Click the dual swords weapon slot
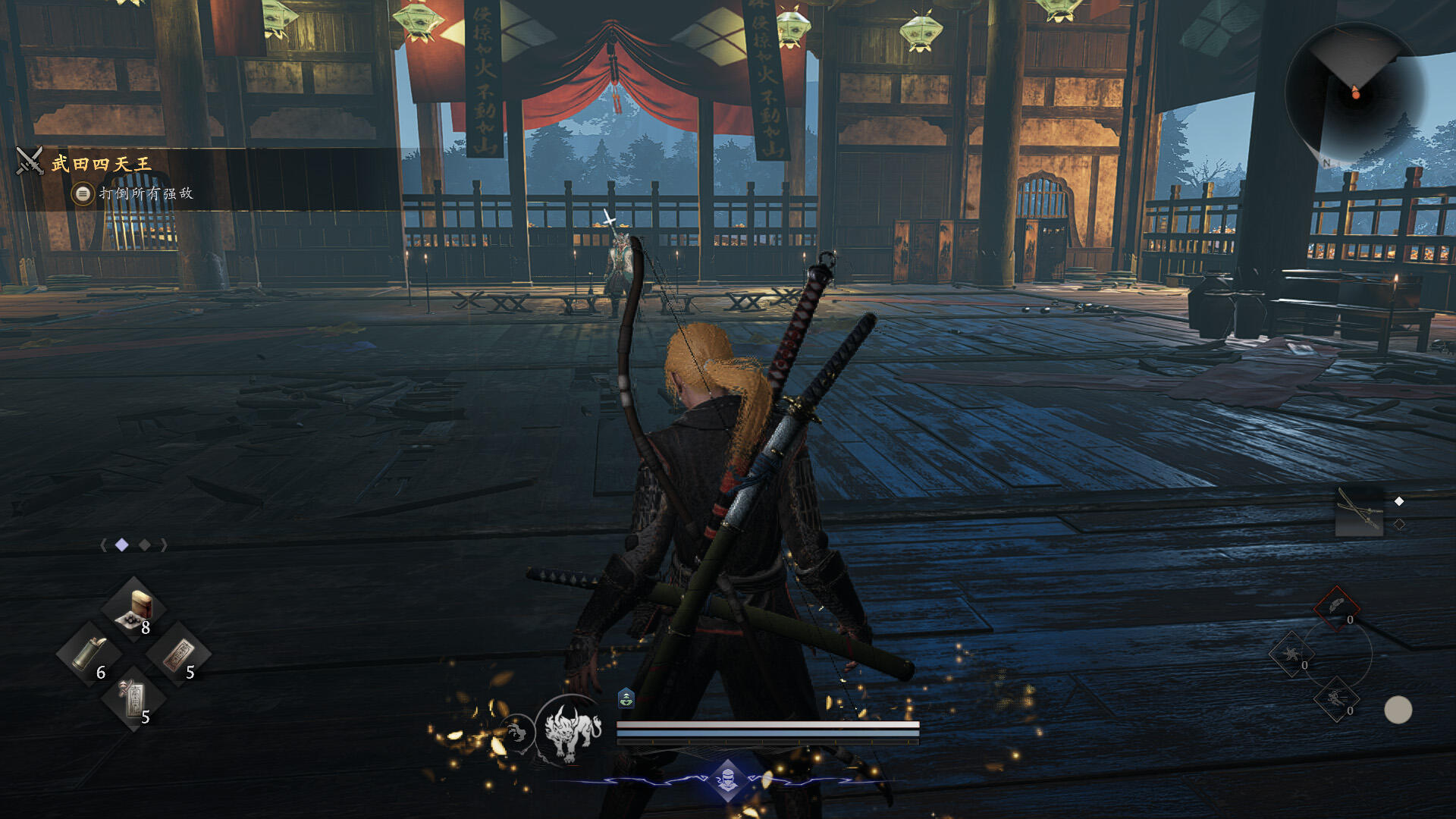Viewport: 1456px width, 819px height. [1359, 511]
